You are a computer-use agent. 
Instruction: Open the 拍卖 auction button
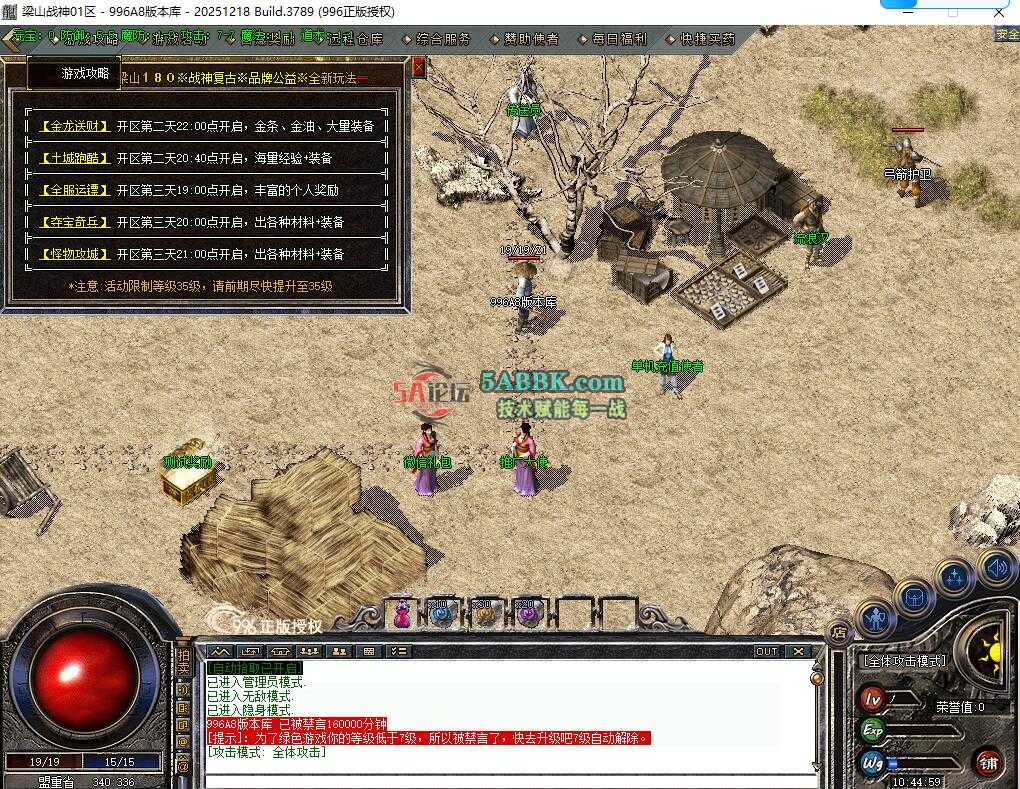[182, 662]
